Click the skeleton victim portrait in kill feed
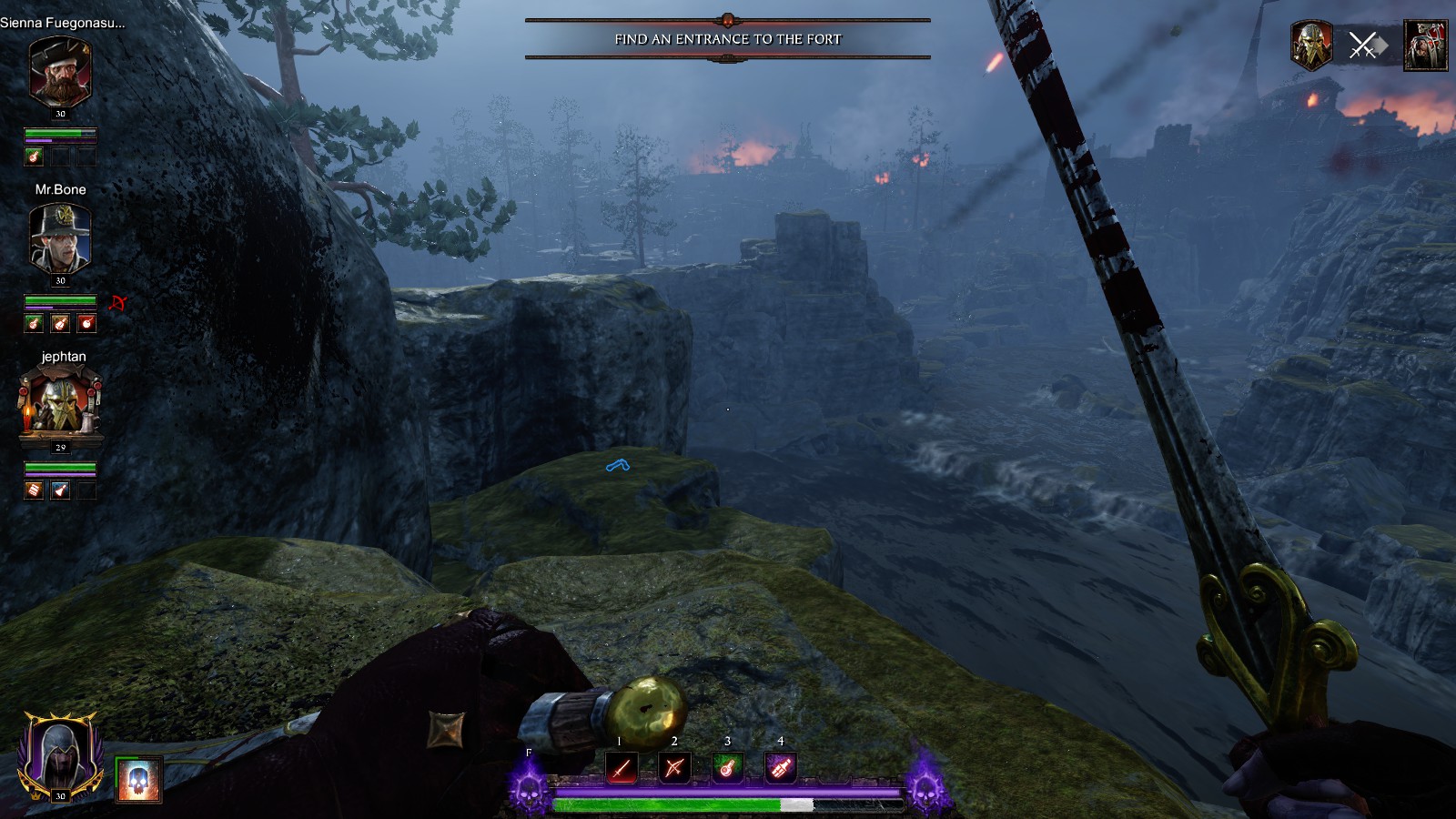Image resolution: width=1456 pixels, height=819 pixels. [x=1425, y=45]
